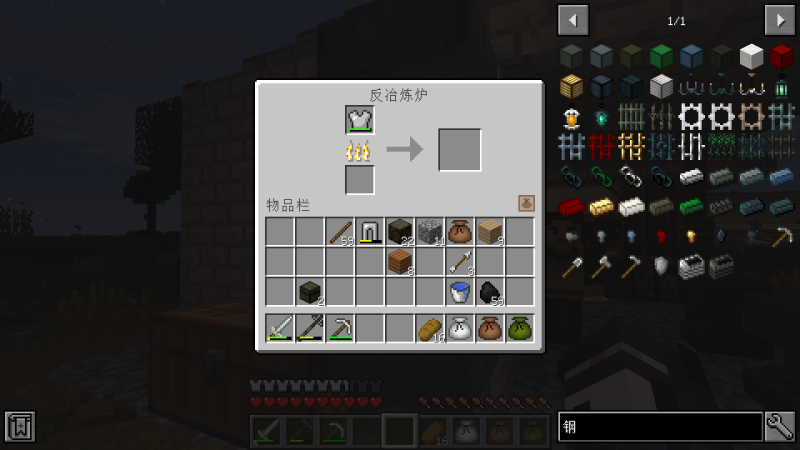Viewport: 800px width, 450px height.
Task: Click the empty smelting output slot
Action: (x=460, y=150)
